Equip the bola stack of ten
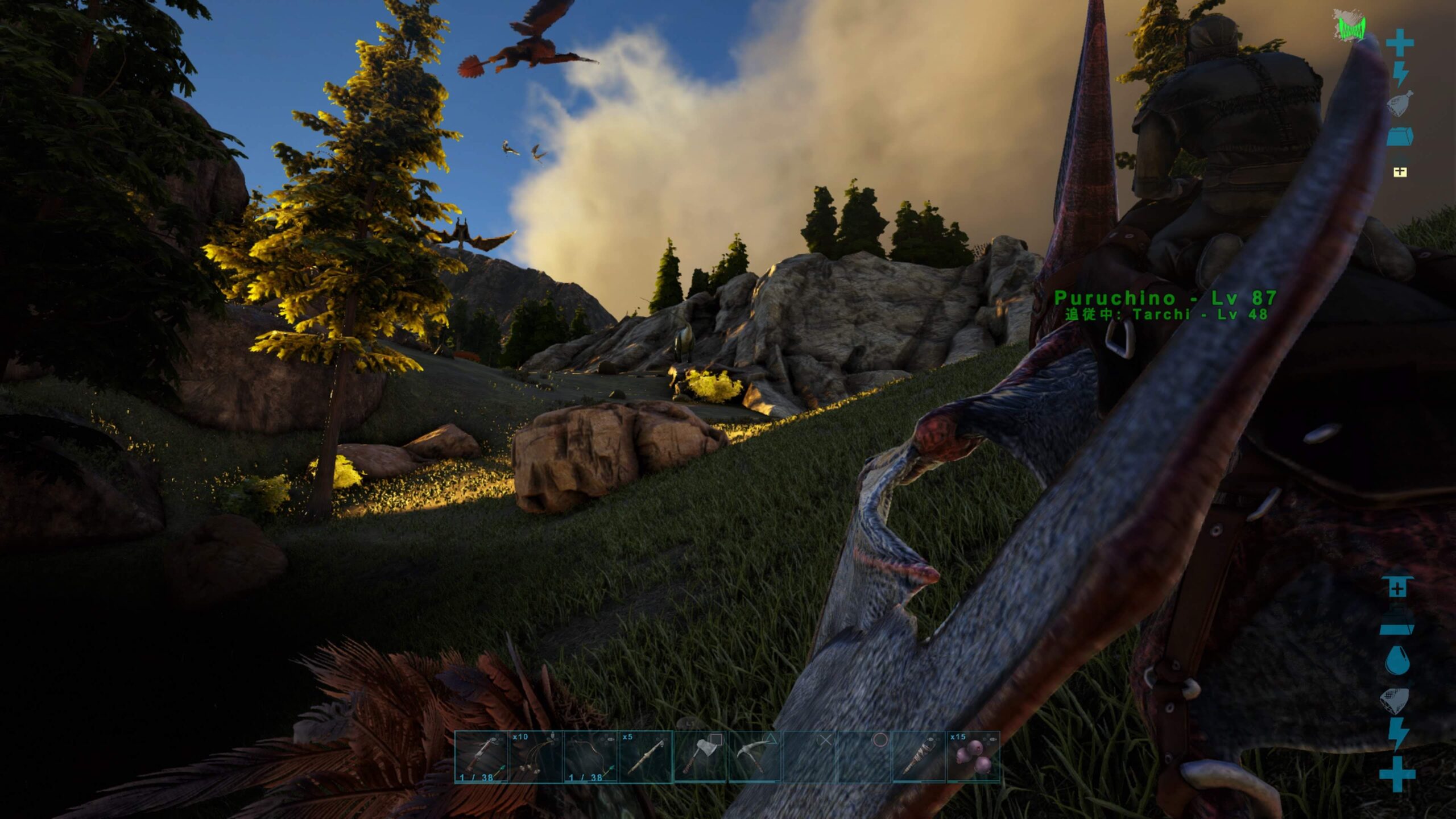This screenshot has width=1456, height=819. point(536,756)
